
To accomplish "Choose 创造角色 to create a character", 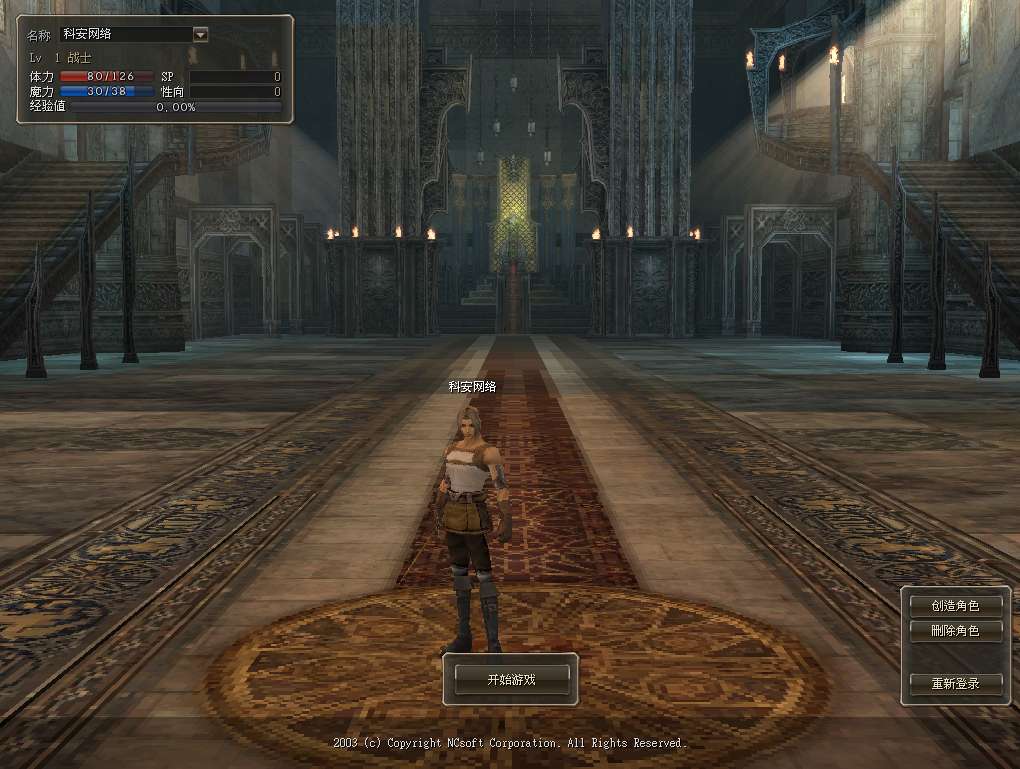I will point(954,605).
